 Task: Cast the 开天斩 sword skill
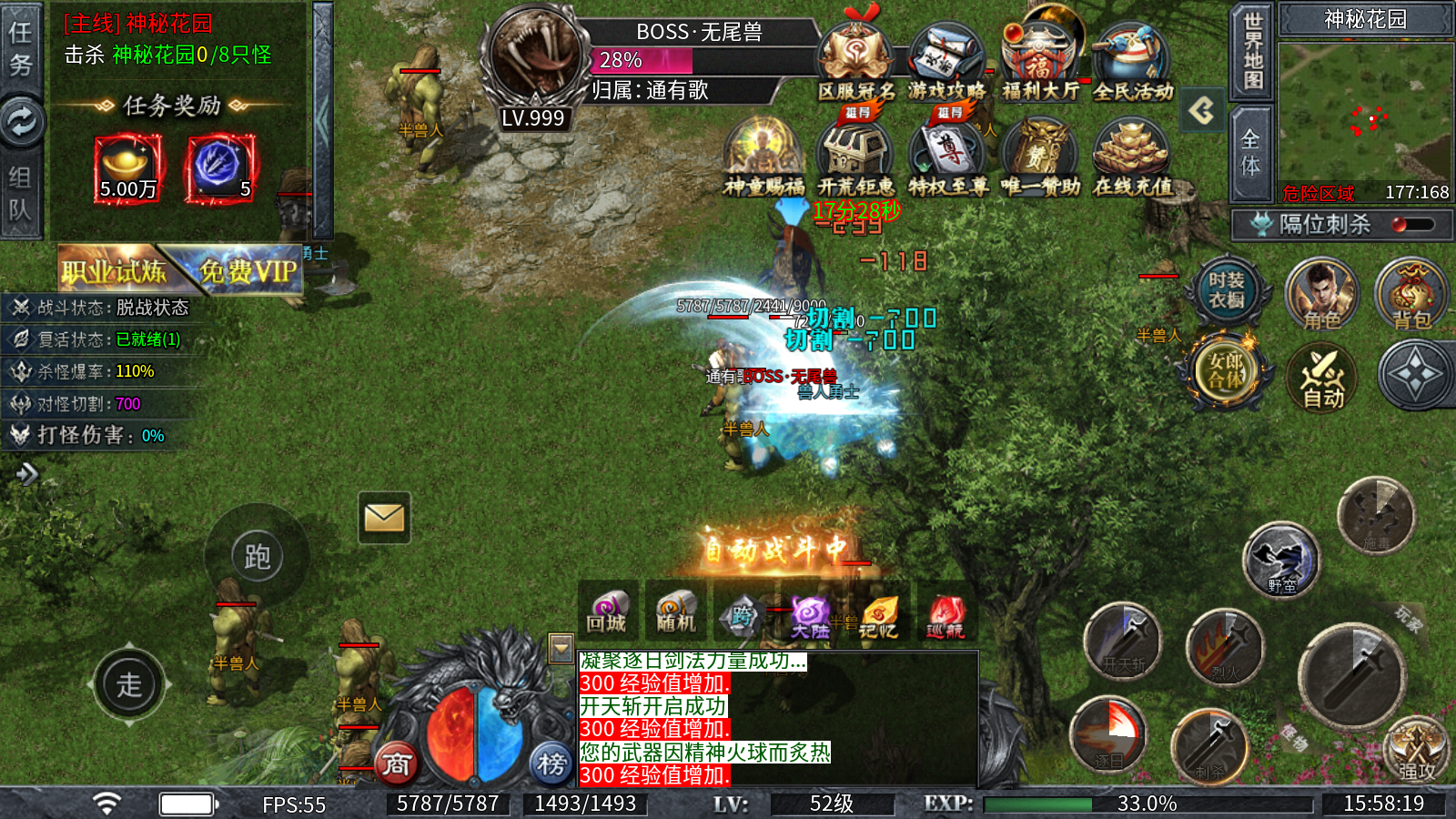(1123, 642)
